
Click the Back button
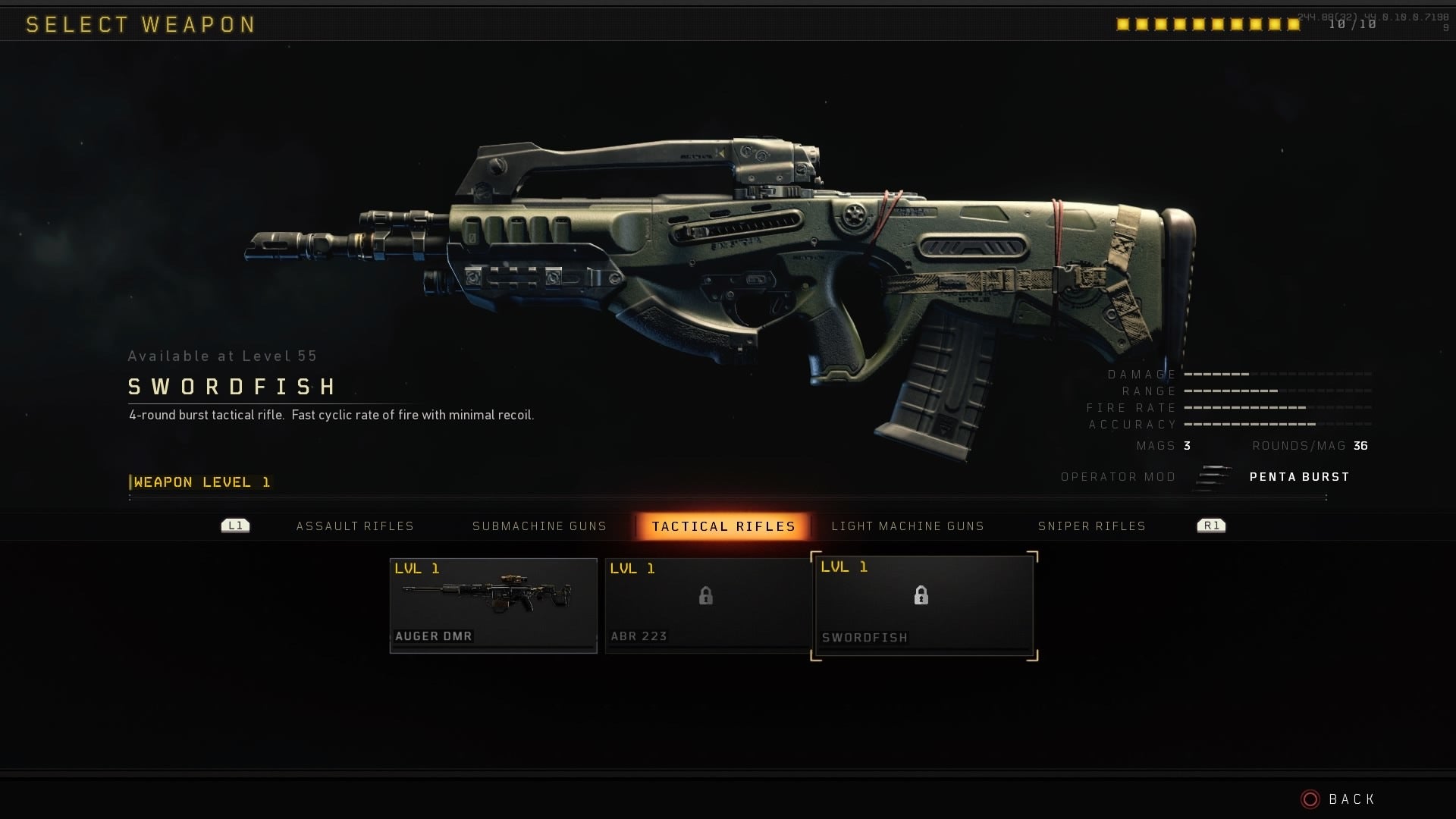pyautogui.click(x=1338, y=799)
